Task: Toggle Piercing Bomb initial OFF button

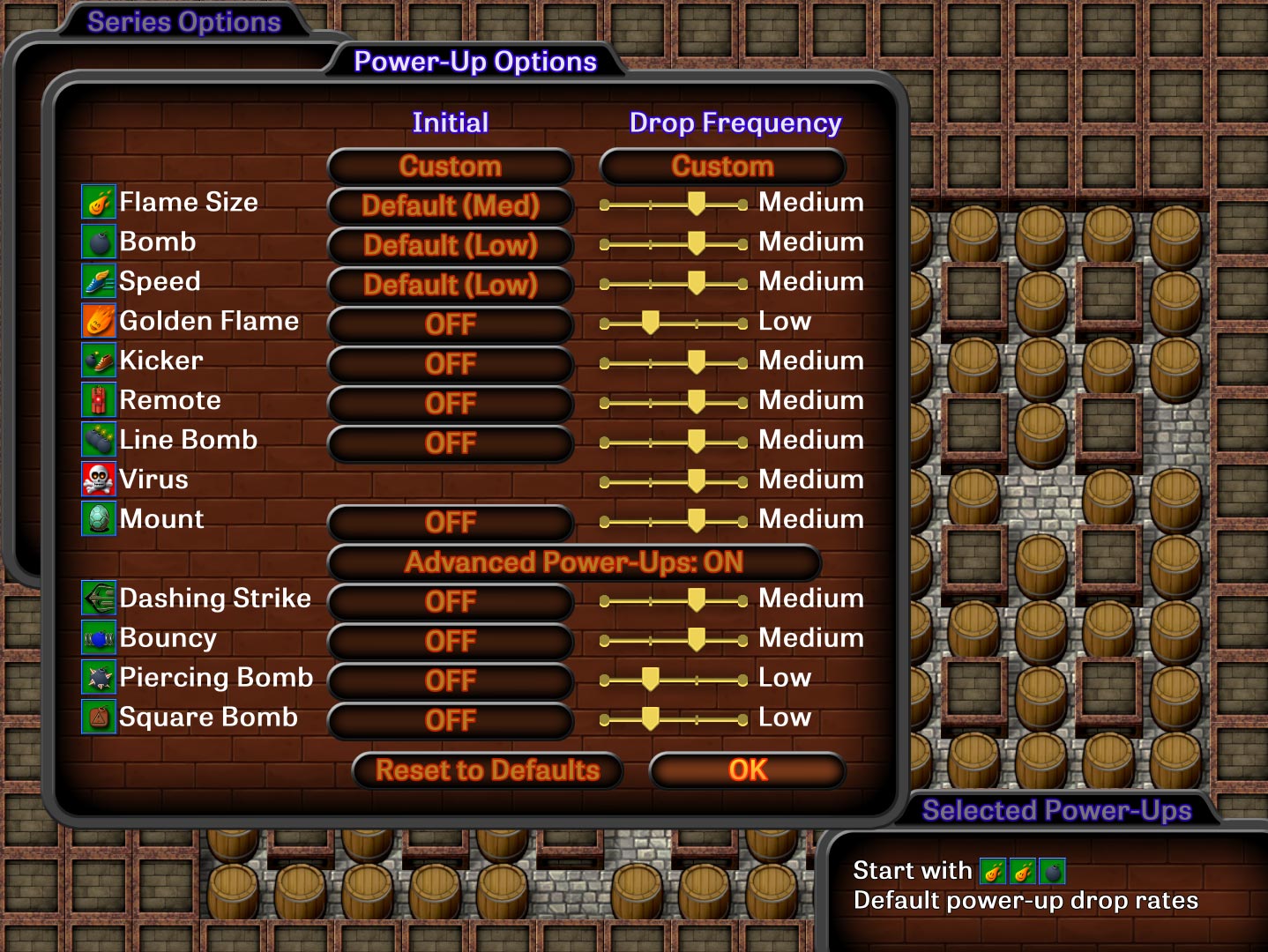Action: tap(451, 681)
